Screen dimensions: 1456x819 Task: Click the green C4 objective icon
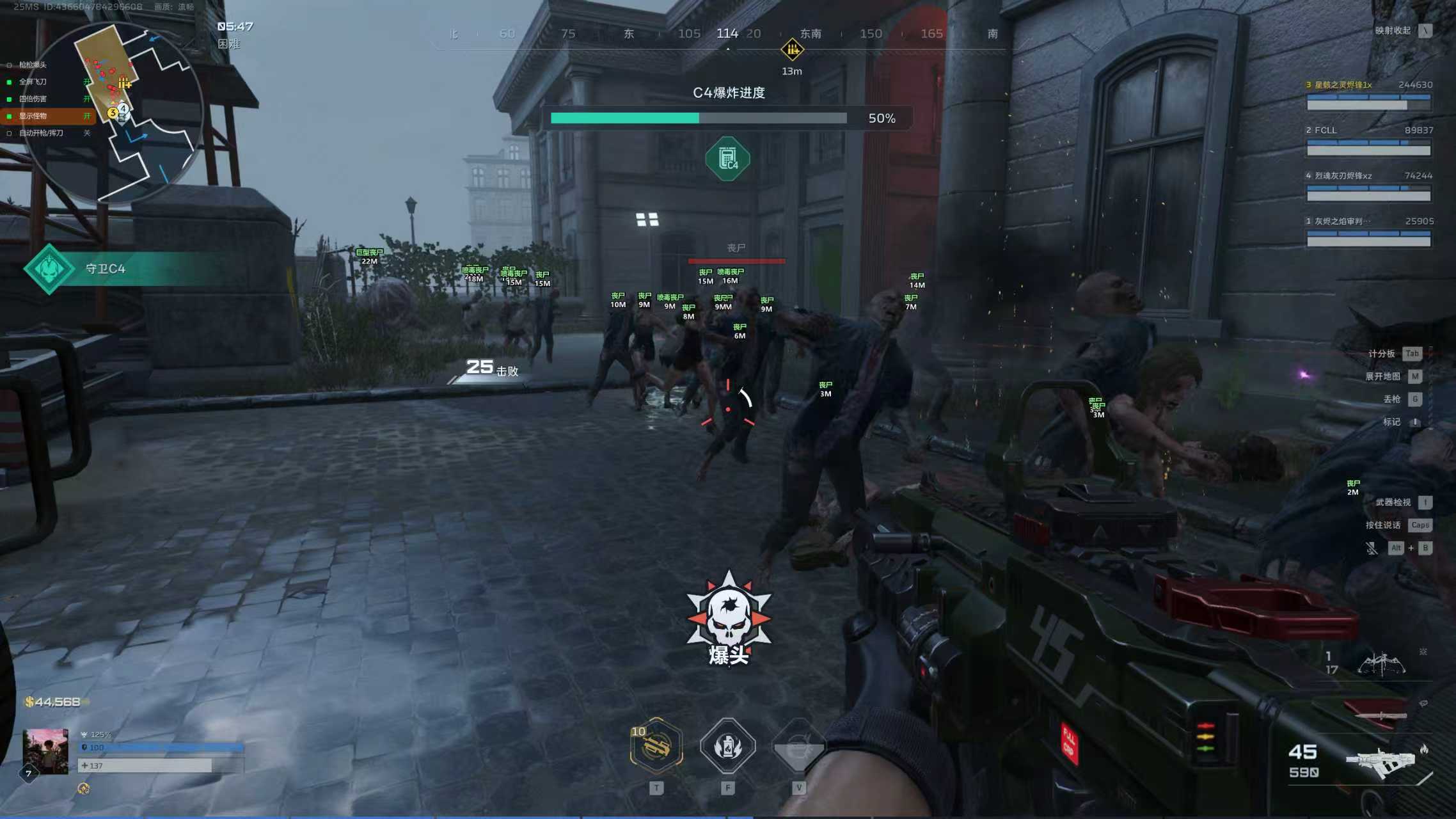click(x=727, y=159)
